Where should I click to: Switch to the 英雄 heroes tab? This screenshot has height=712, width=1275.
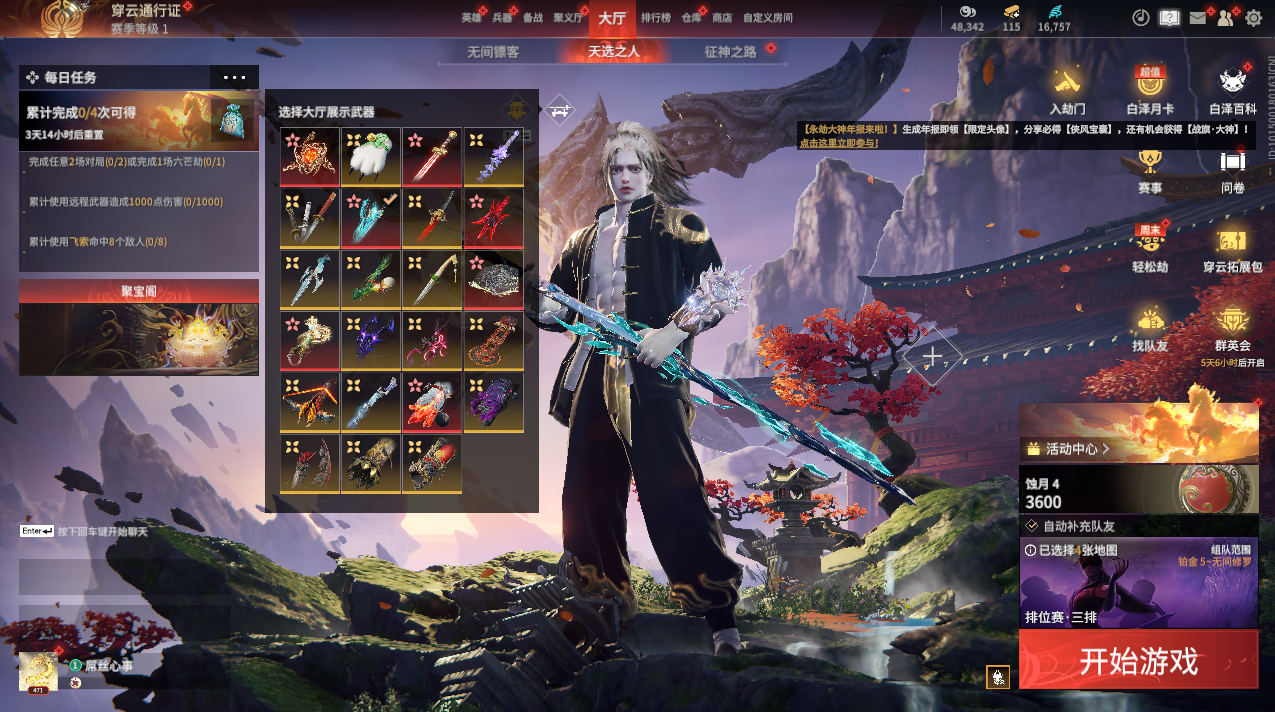(472, 18)
